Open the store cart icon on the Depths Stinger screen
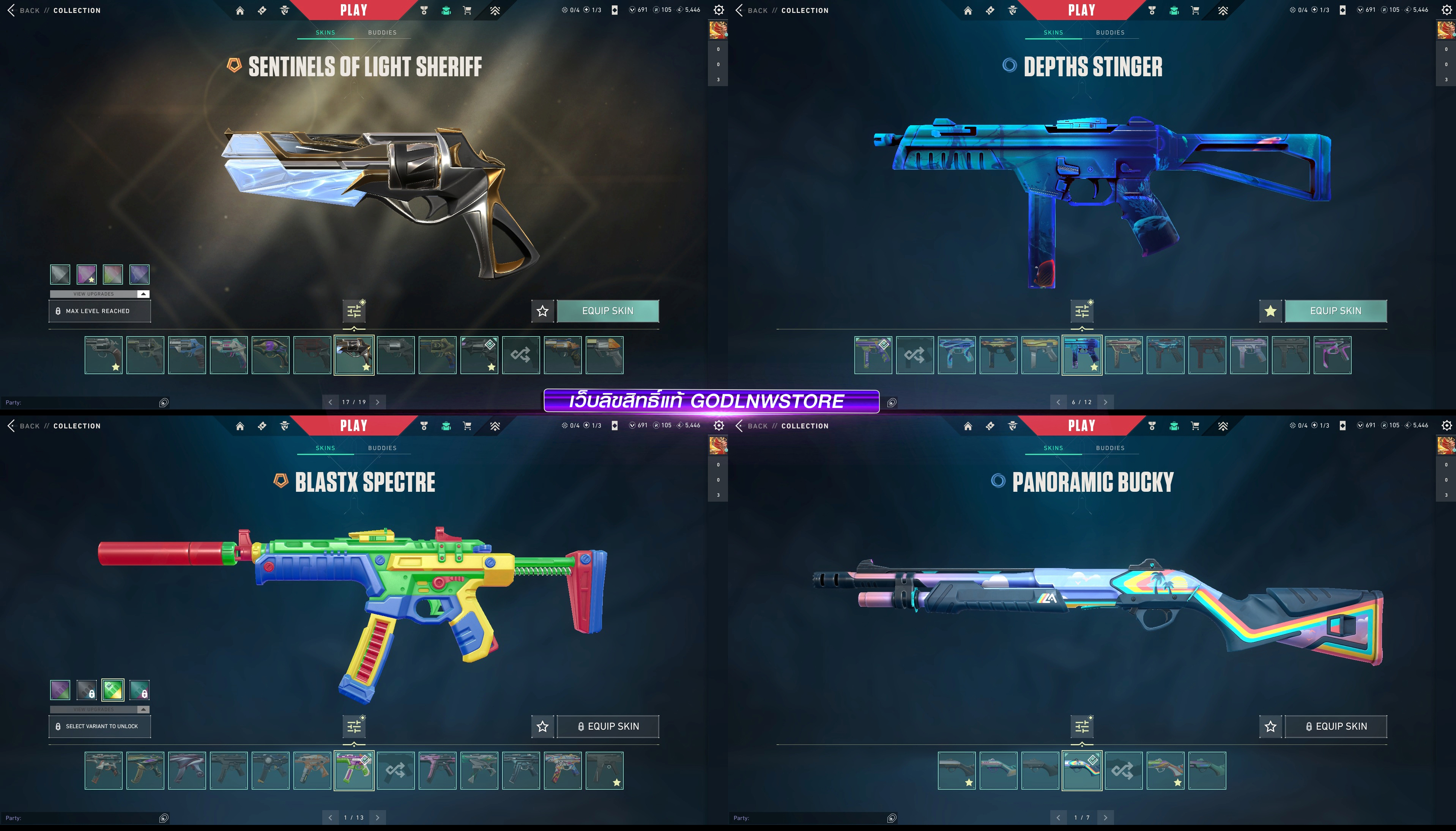The height and width of the screenshot is (831, 1456). click(1195, 10)
